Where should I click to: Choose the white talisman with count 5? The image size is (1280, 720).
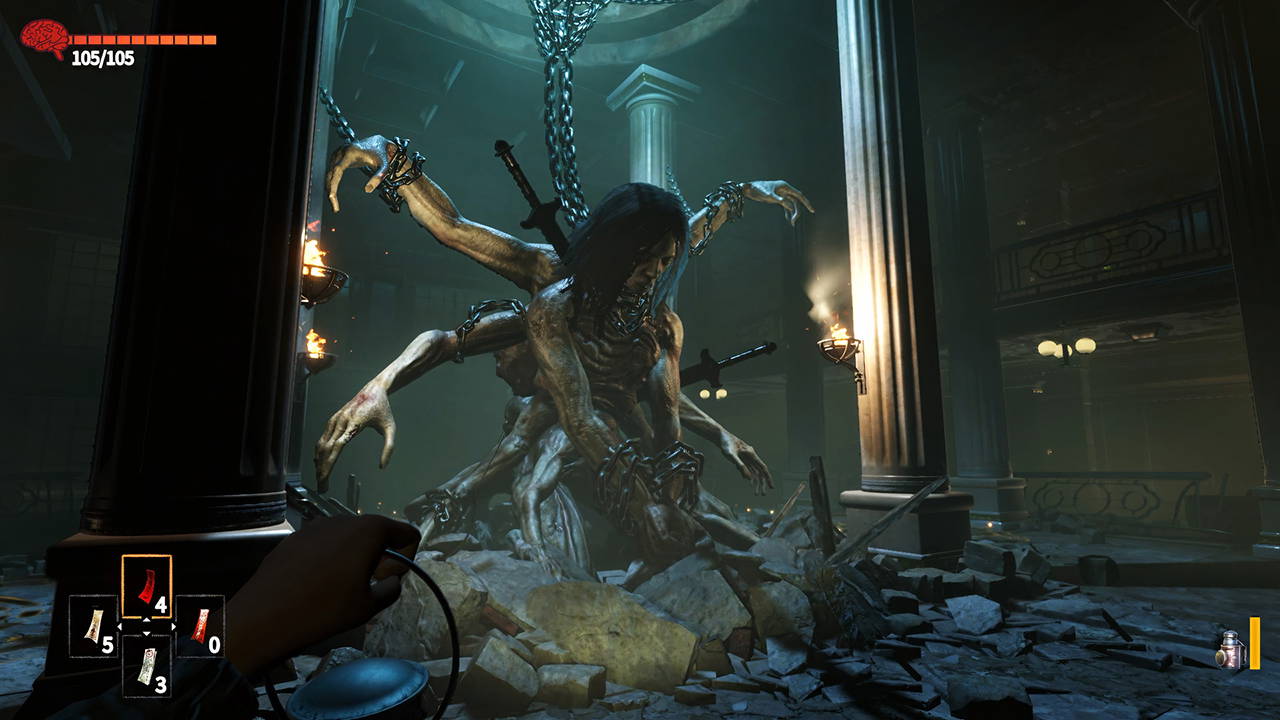tap(93, 626)
